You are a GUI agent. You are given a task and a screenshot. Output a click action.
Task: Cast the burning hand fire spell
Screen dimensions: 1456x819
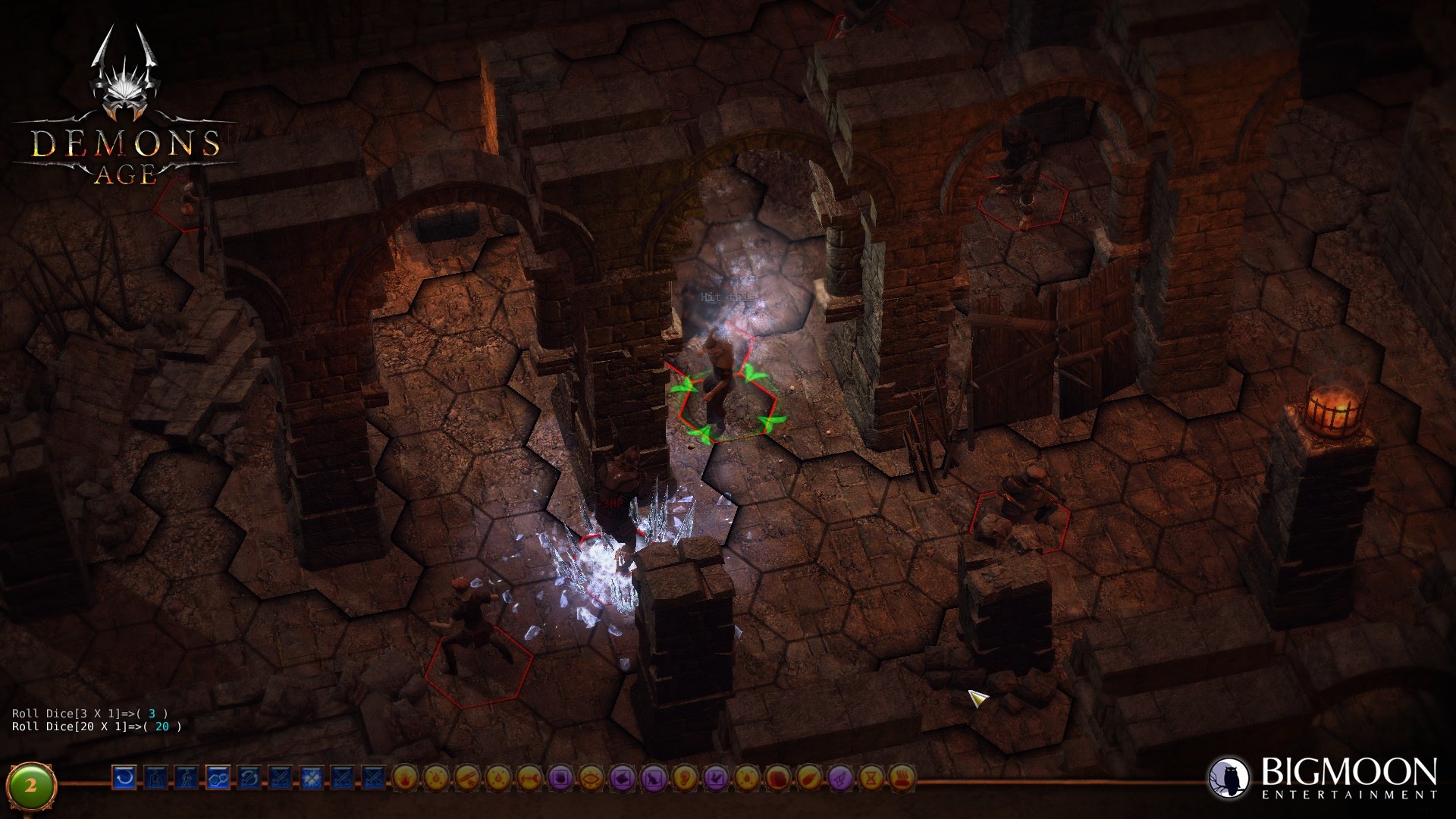(406, 777)
